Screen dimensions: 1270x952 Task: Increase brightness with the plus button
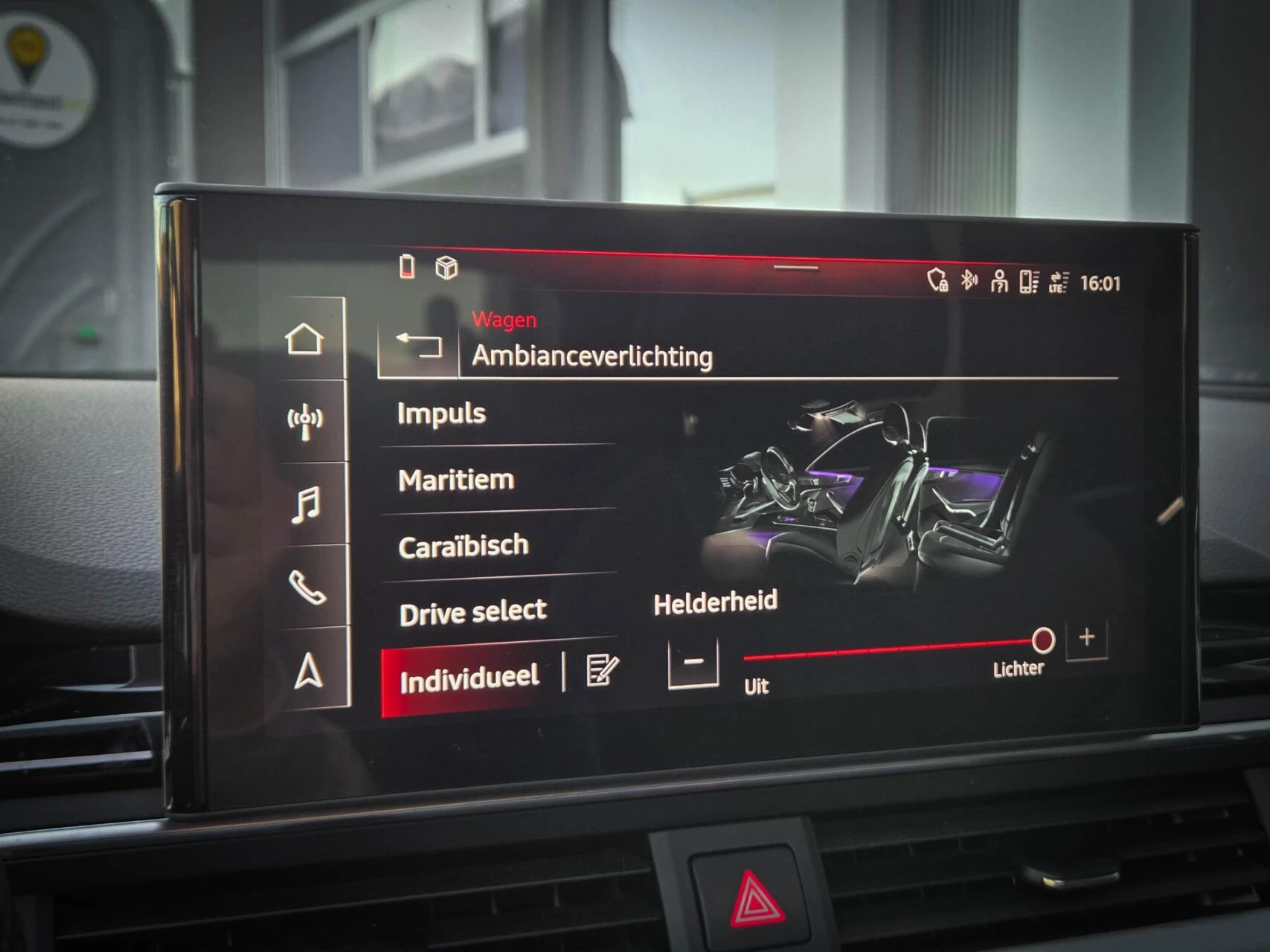1086,638
